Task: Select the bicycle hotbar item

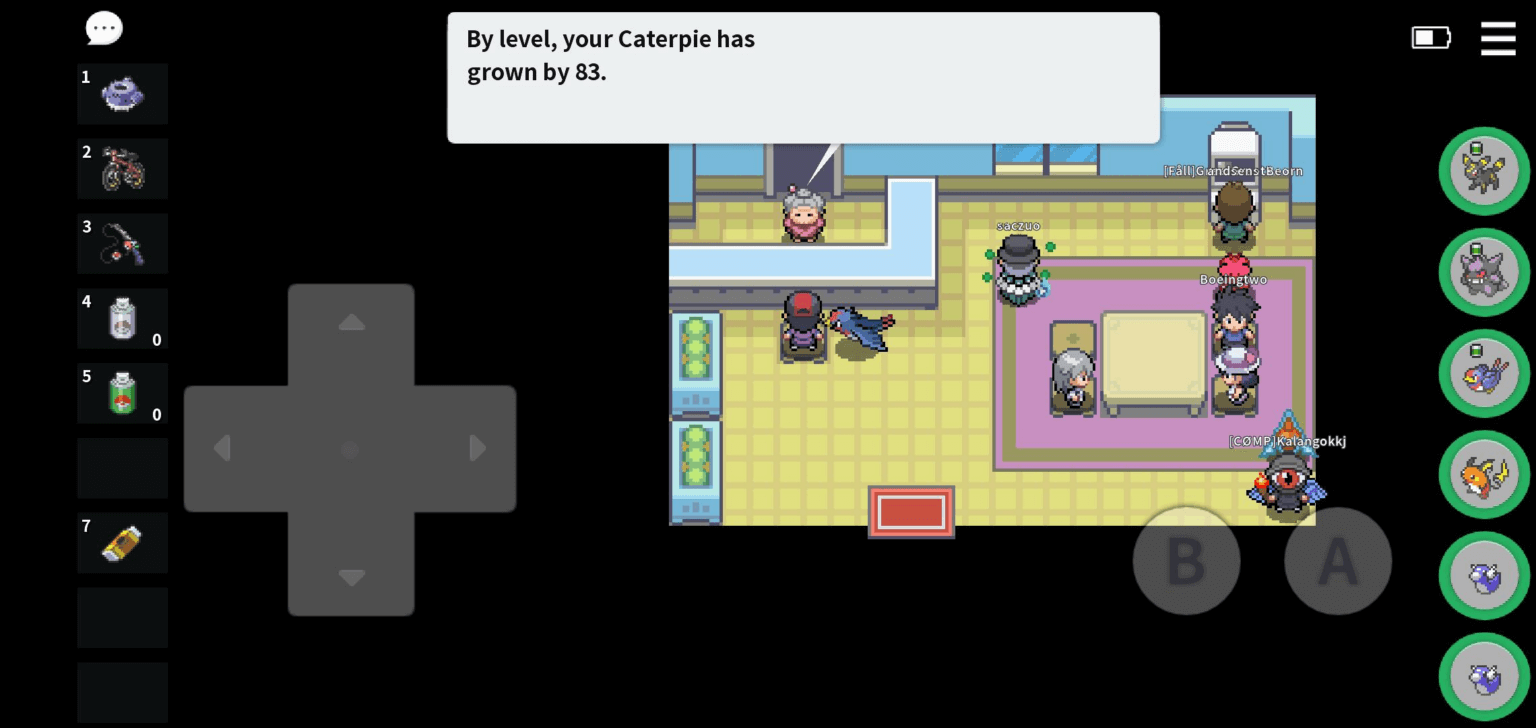Action: (122, 168)
